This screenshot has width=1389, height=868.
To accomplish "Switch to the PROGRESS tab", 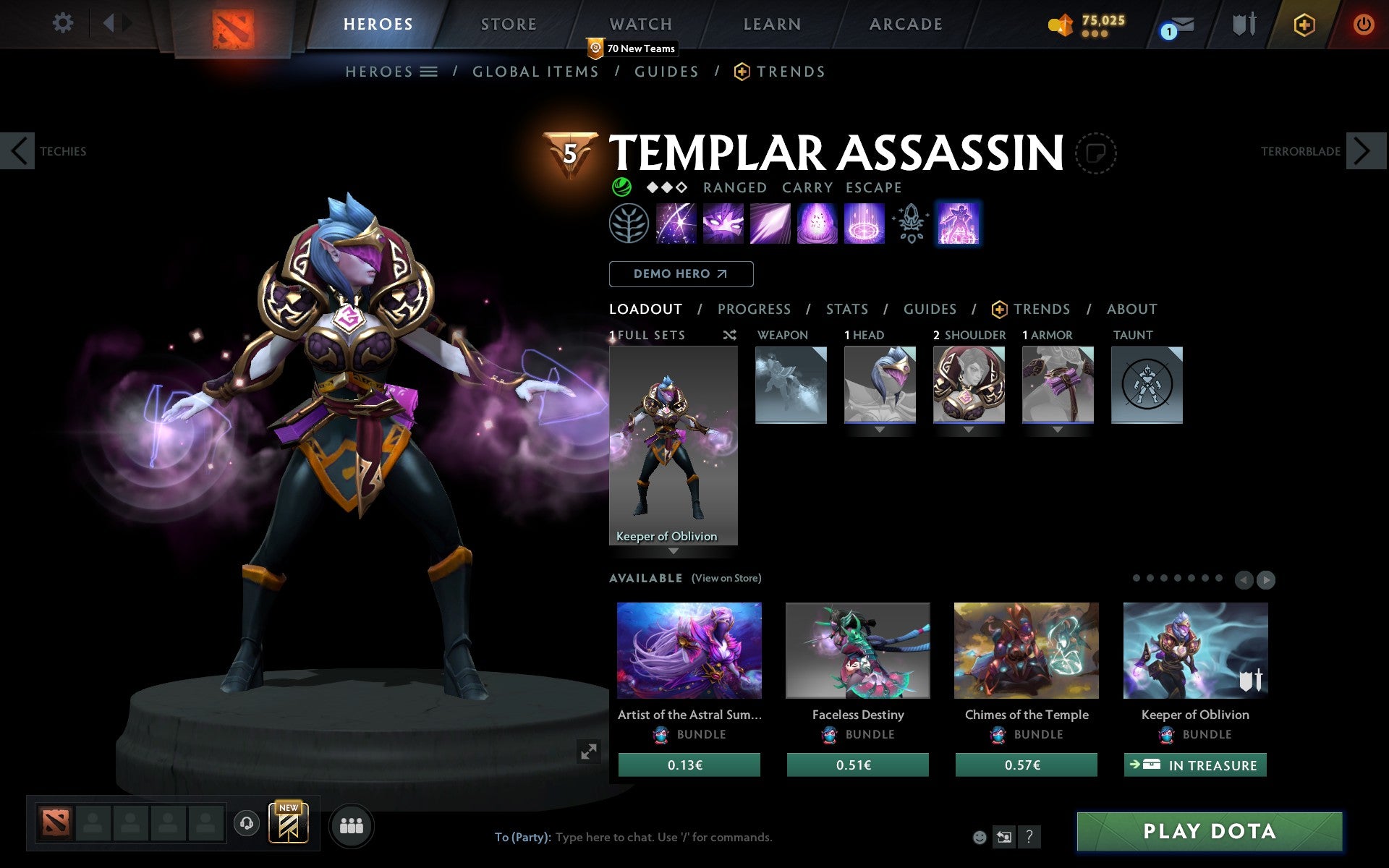I will click(754, 309).
